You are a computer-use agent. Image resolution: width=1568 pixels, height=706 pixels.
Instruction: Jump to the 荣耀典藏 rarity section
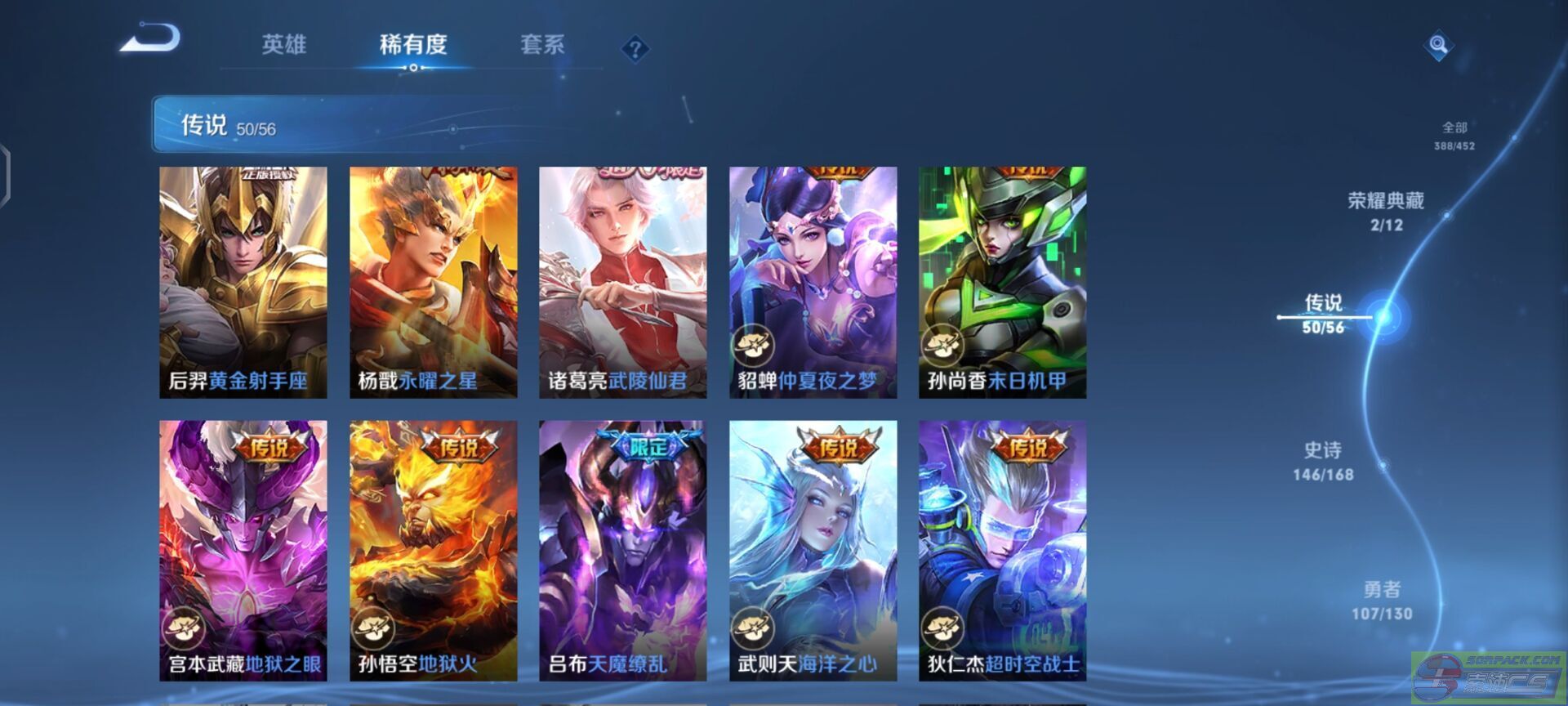pos(1386,211)
